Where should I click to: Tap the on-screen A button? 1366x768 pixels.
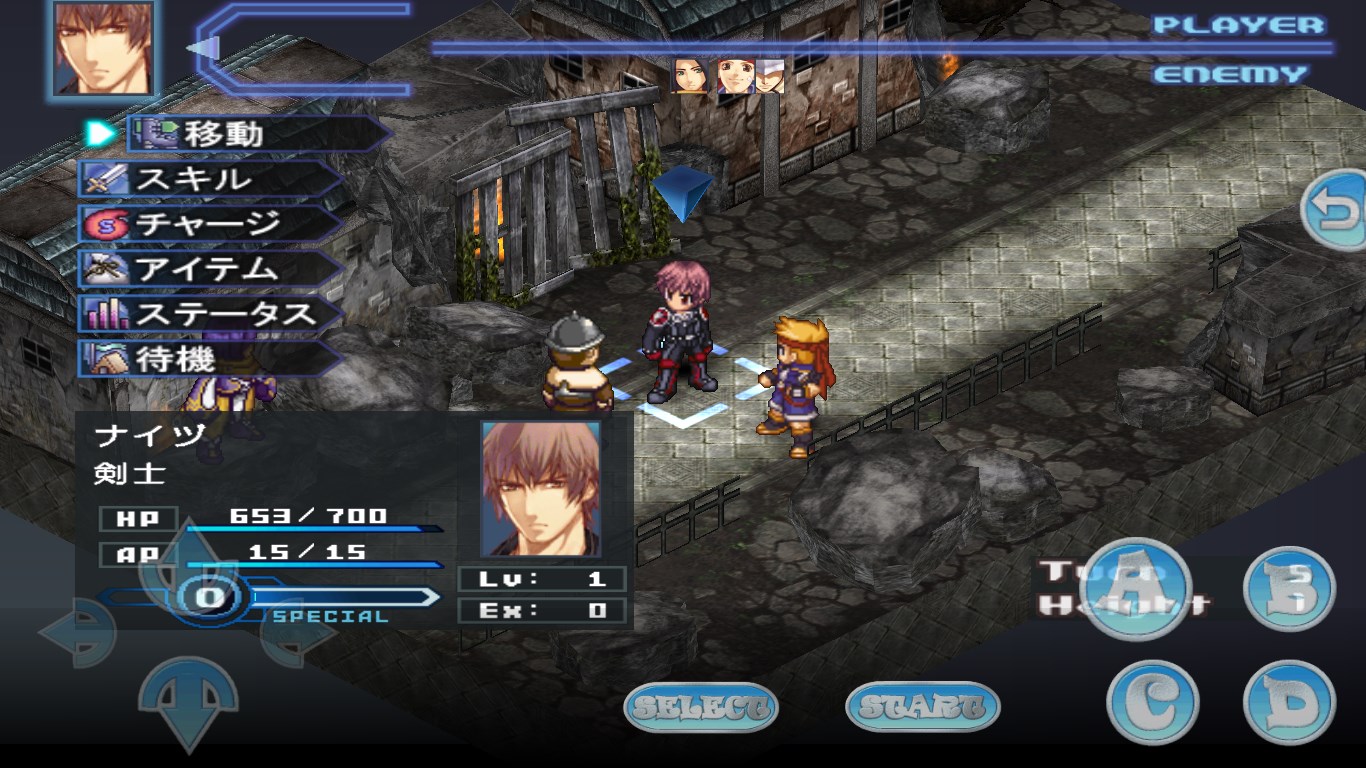coord(1135,588)
